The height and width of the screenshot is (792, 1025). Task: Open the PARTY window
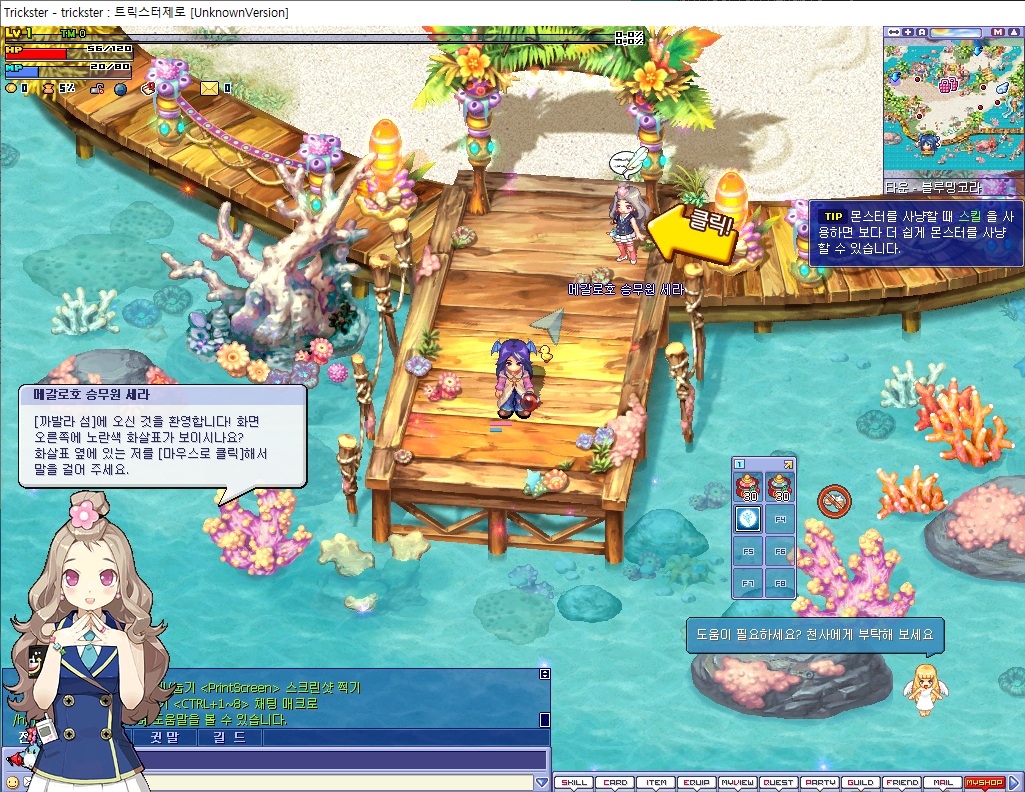820,783
